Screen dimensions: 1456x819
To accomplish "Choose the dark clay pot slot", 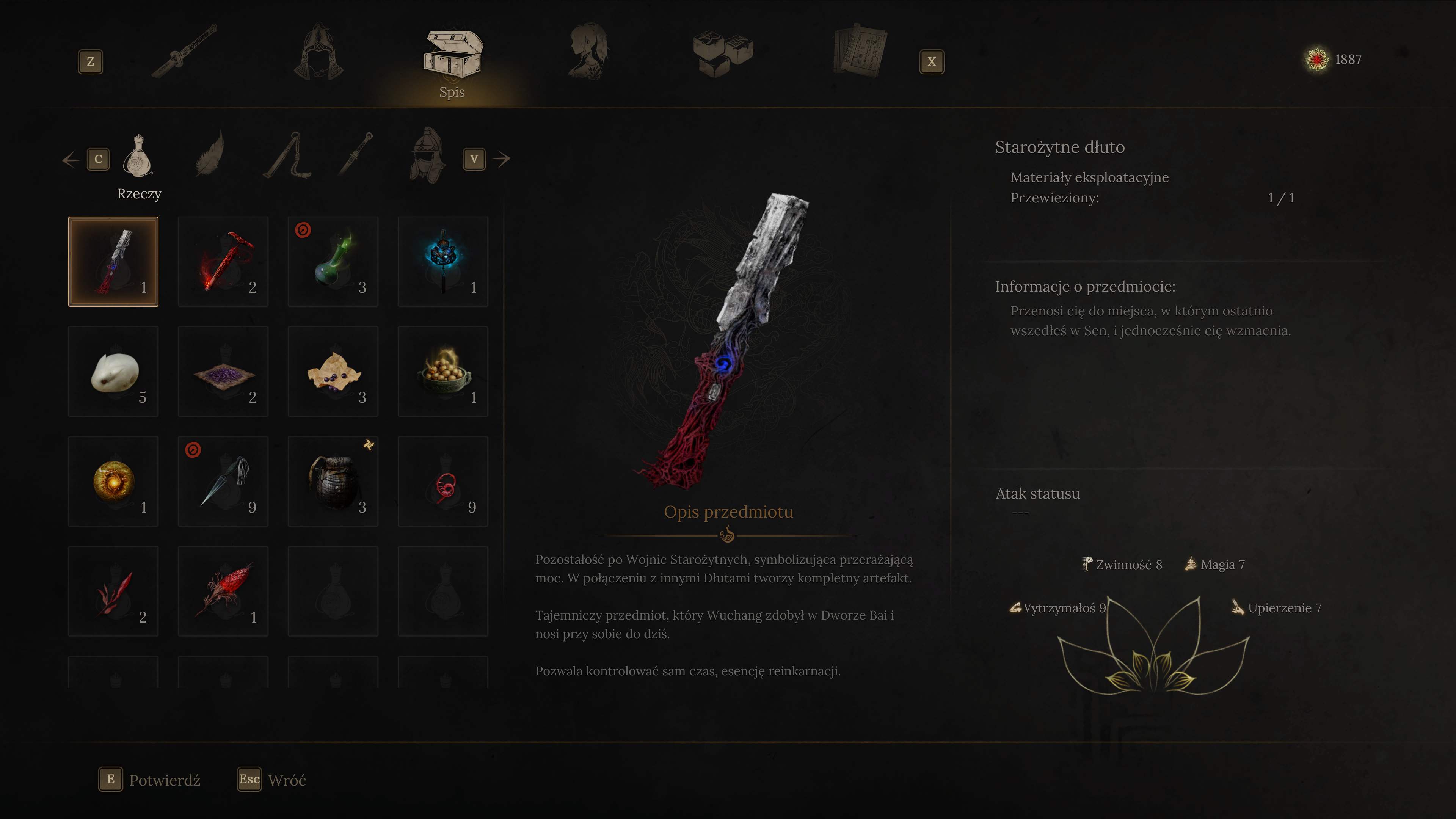I will 333,482.
